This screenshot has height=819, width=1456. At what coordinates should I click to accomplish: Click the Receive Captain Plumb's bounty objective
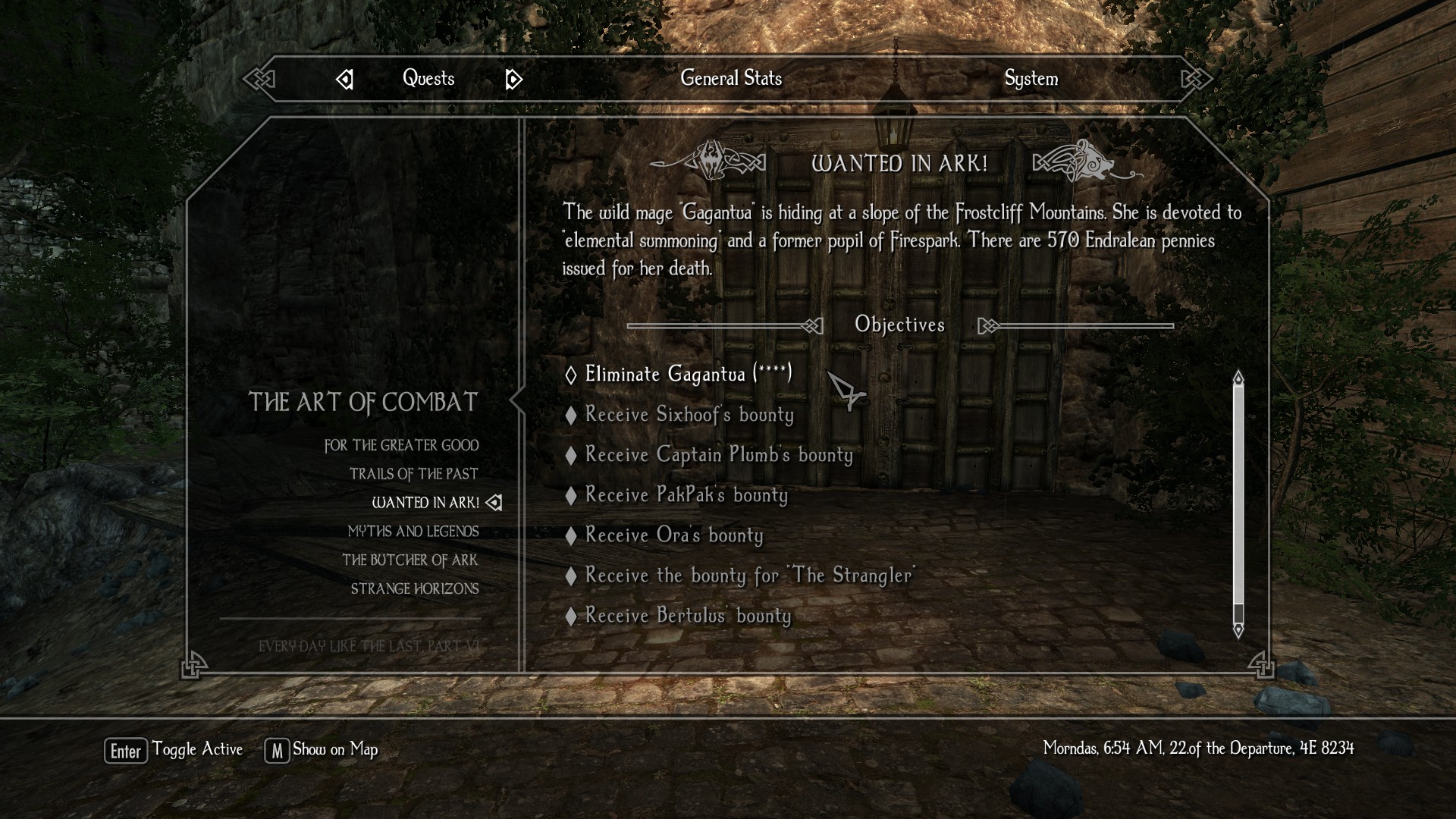718,455
